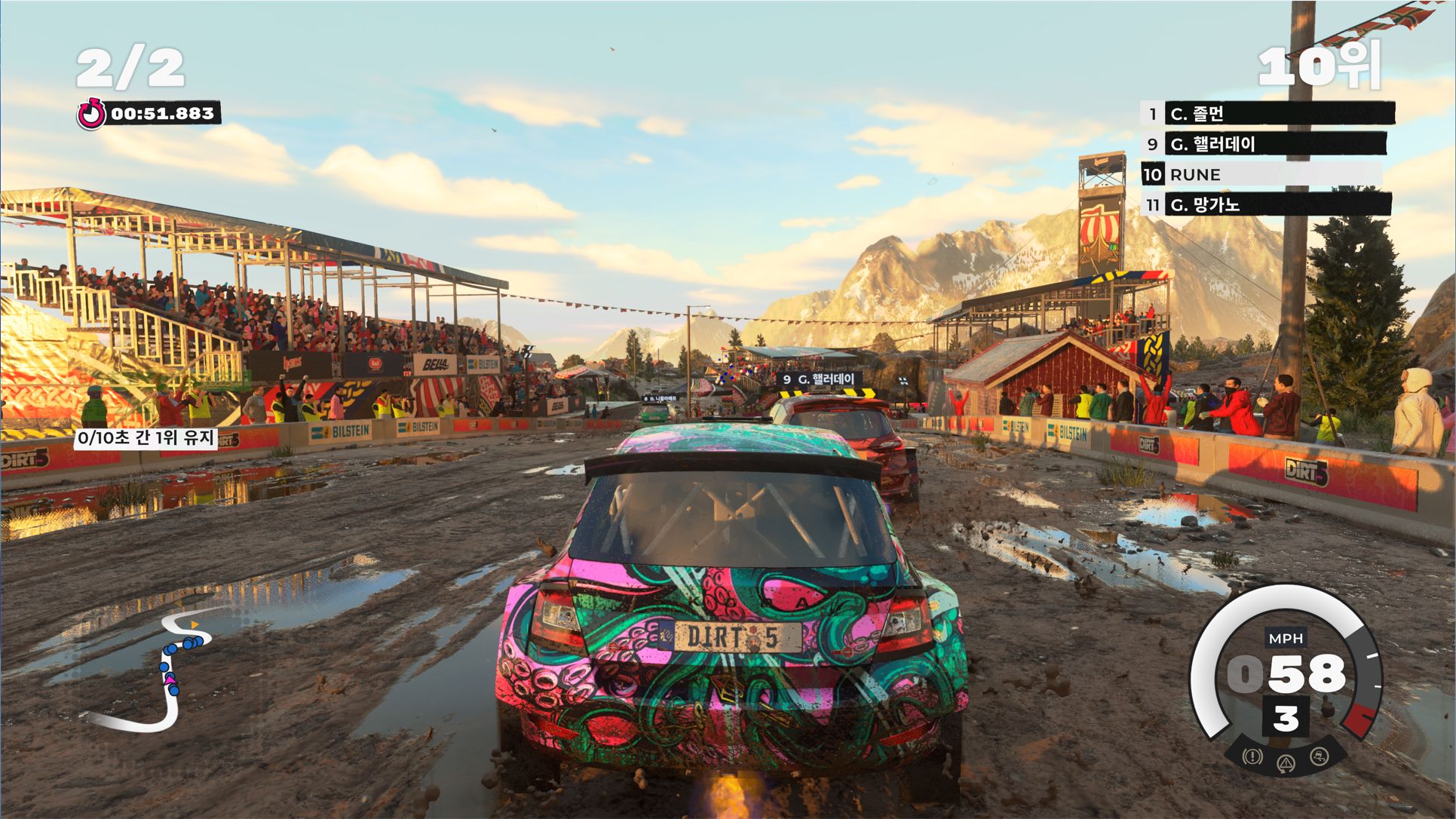Image resolution: width=1456 pixels, height=819 pixels.
Task: Click the stopwatch icon beside the lap timer
Action: pyautogui.click(x=92, y=114)
